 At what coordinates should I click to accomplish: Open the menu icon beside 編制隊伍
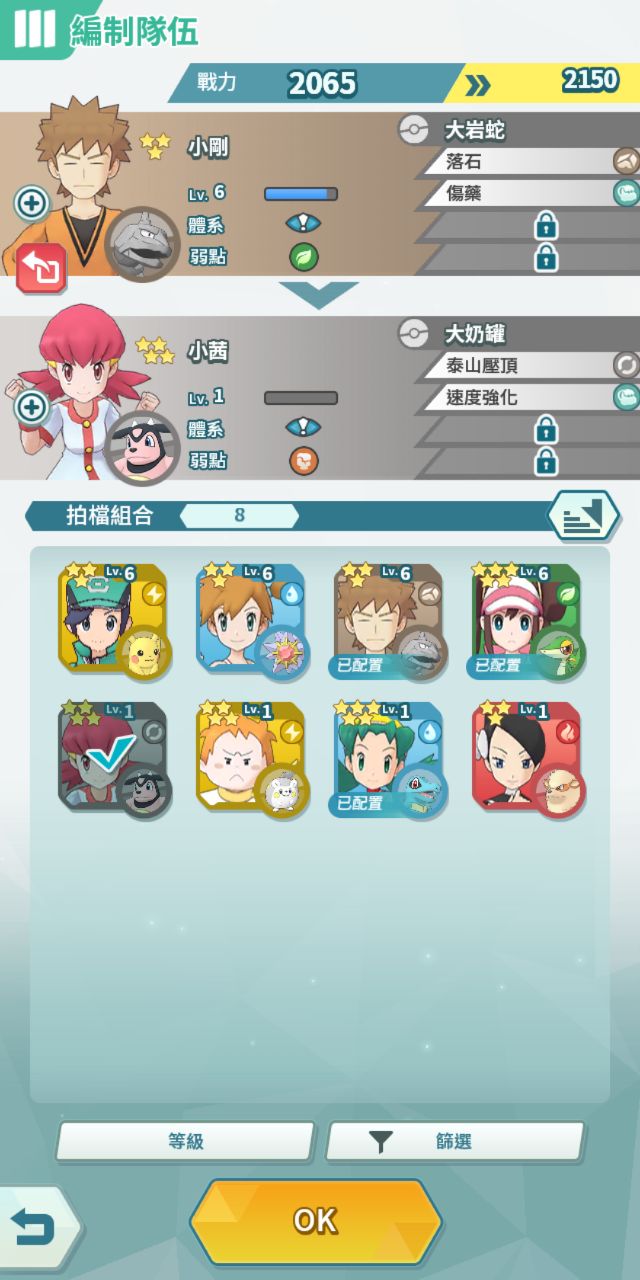pos(33,29)
